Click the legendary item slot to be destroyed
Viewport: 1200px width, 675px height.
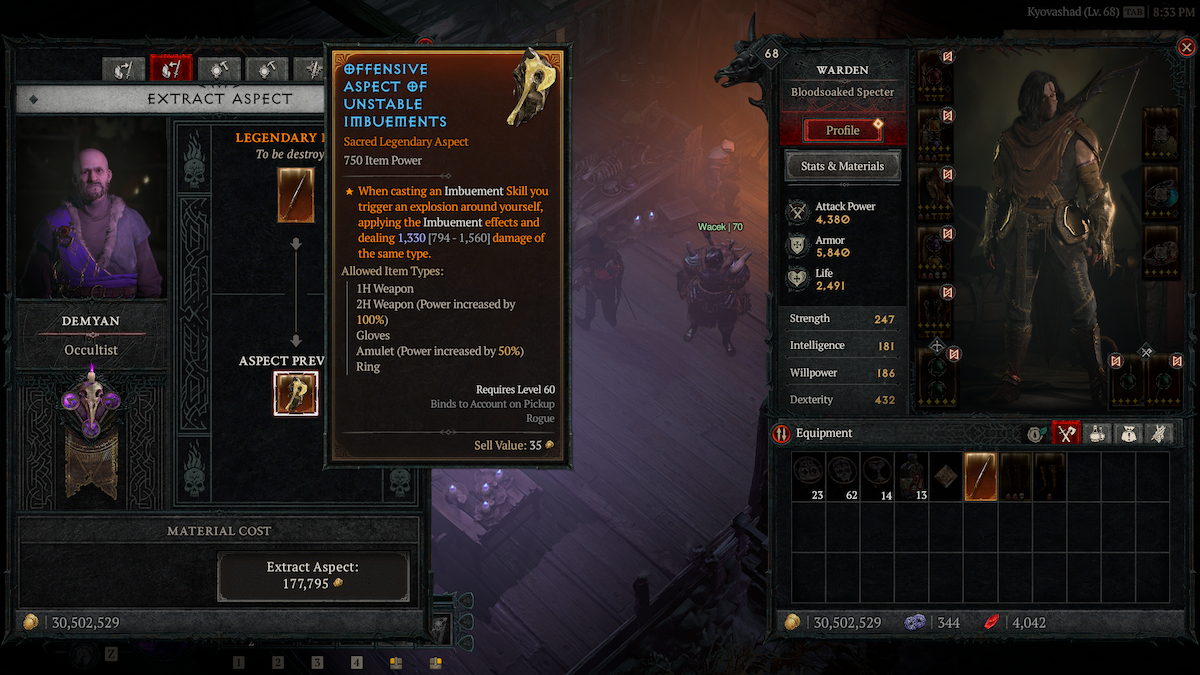(x=296, y=195)
